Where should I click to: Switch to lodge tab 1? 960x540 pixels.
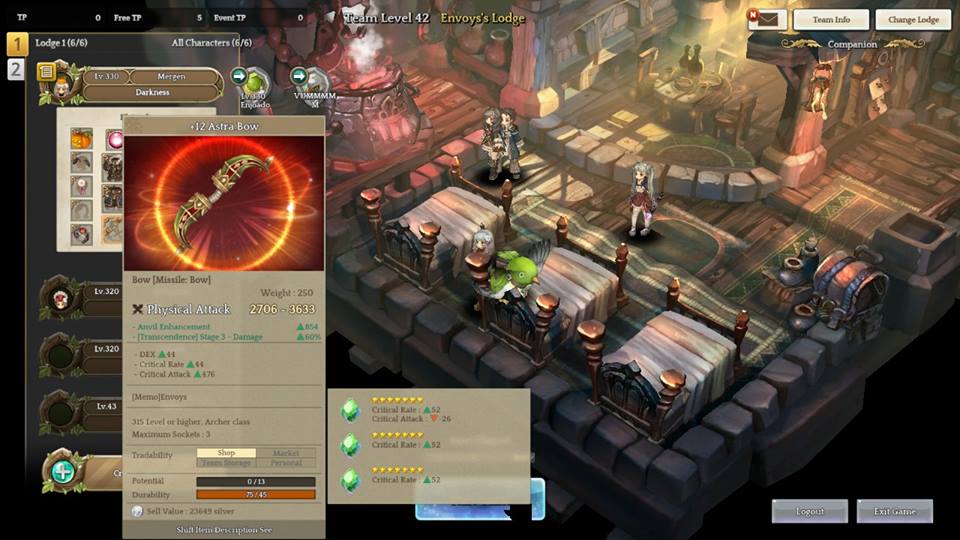17,44
